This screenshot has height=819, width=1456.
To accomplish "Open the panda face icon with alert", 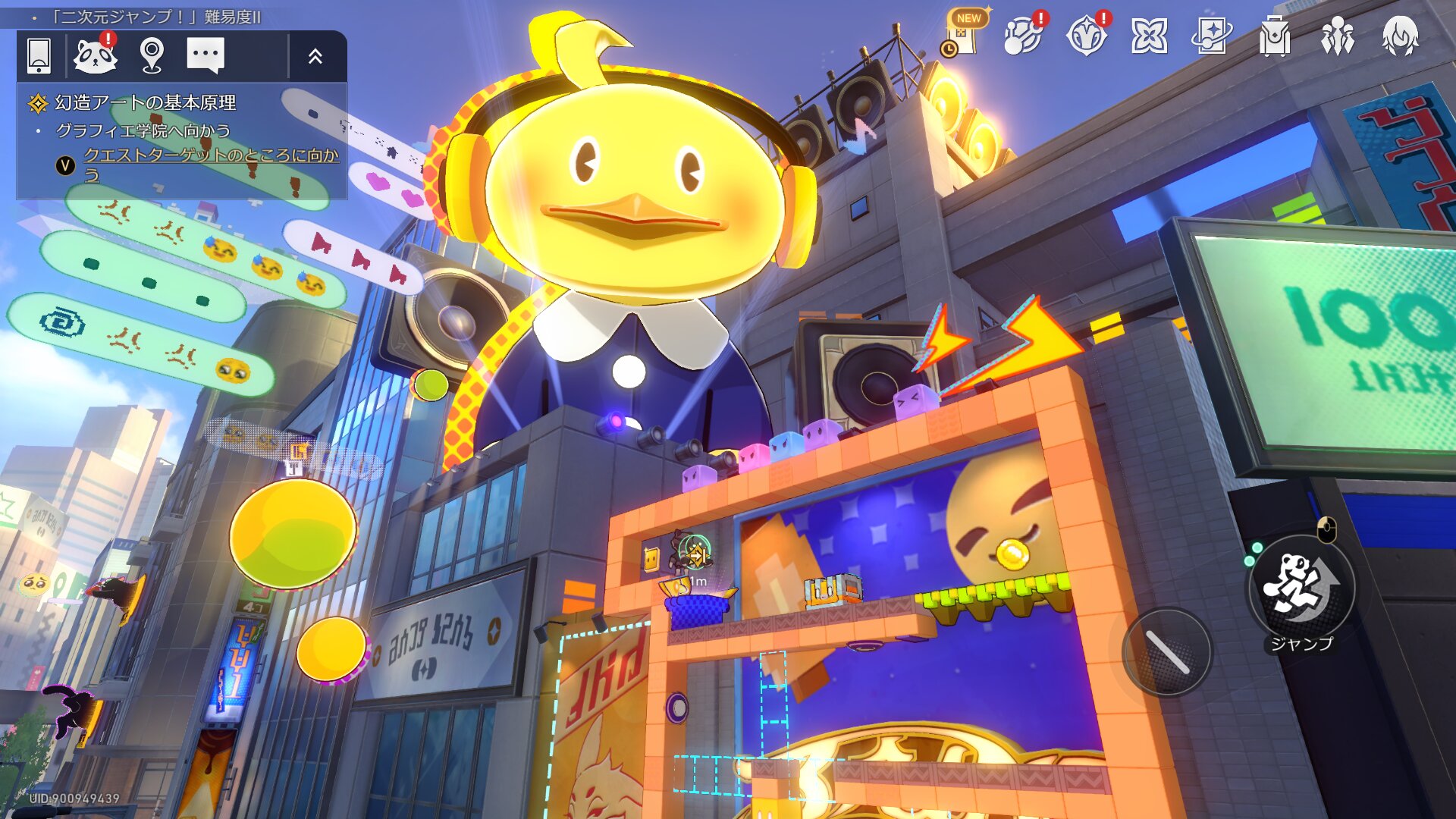I will pos(96,55).
